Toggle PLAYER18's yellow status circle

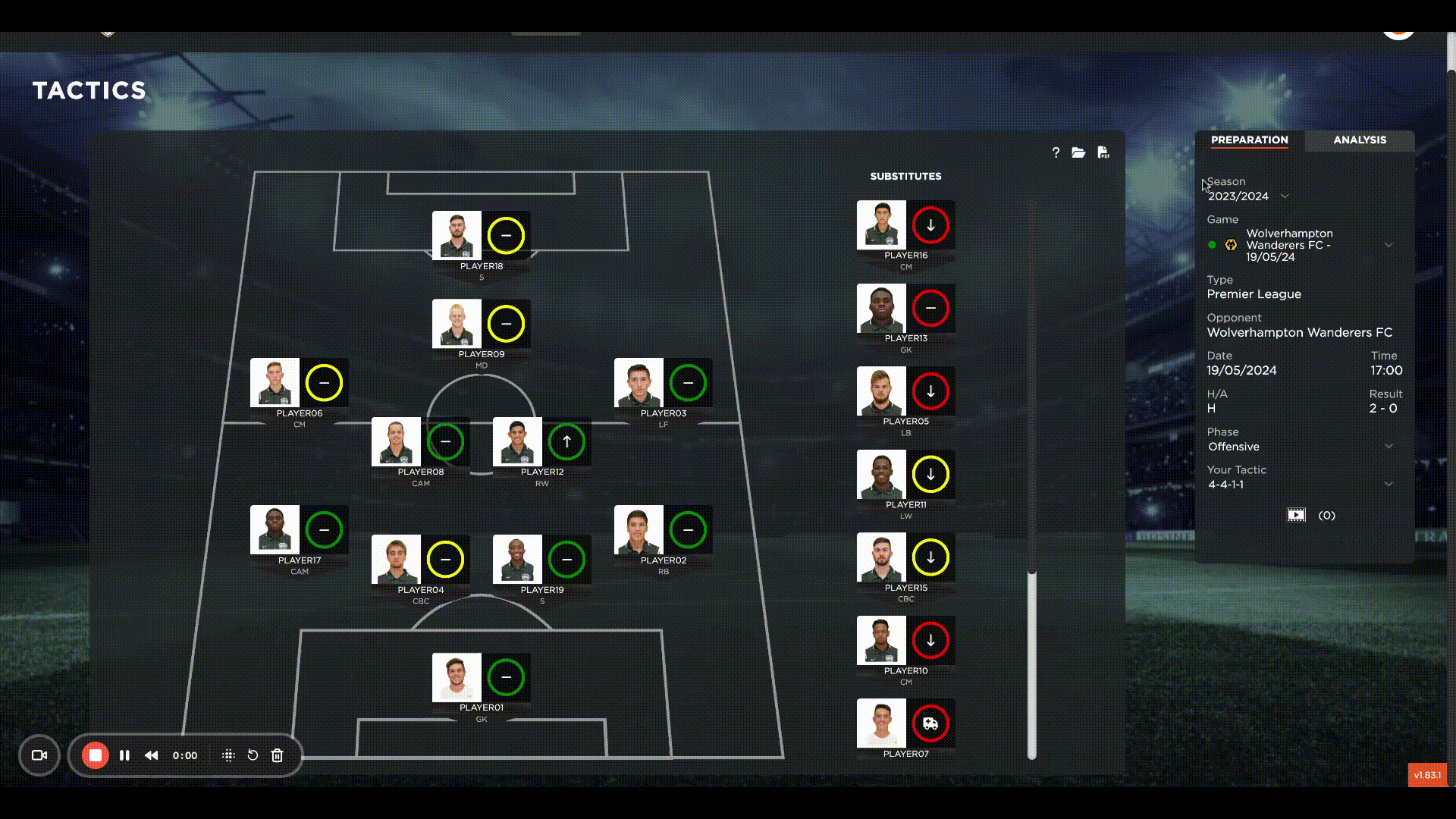click(507, 236)
